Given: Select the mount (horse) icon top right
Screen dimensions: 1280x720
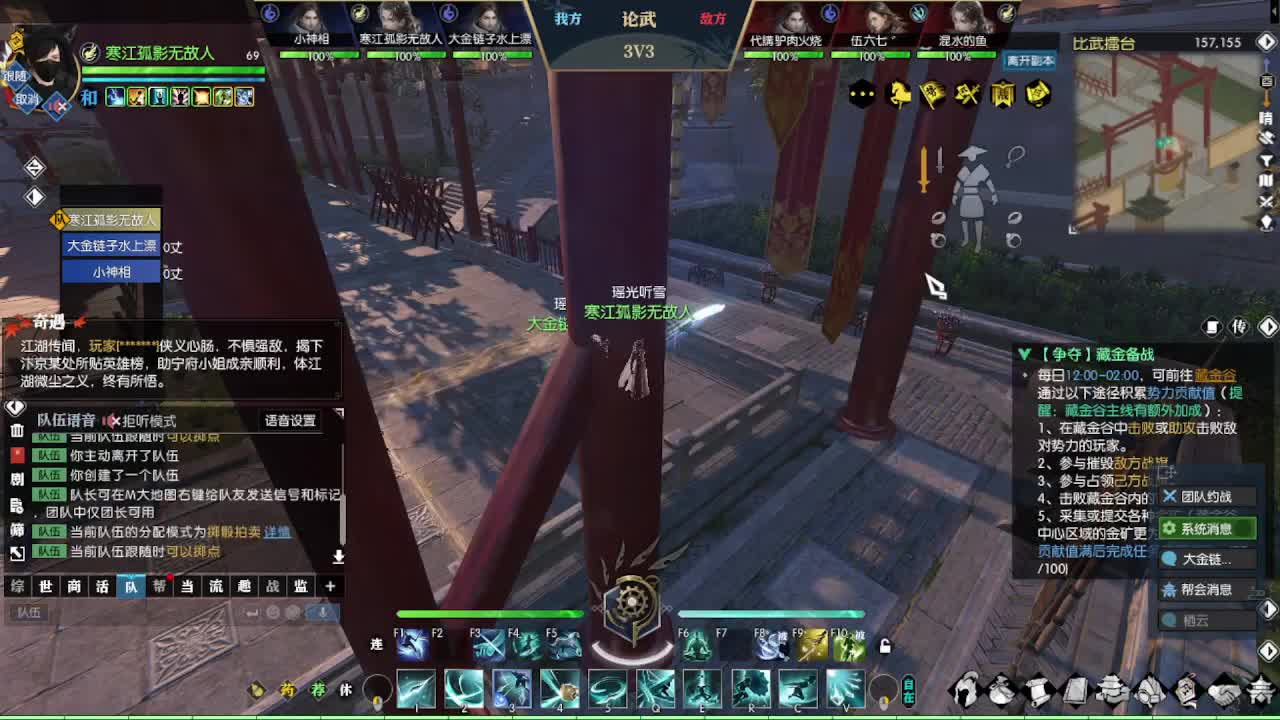Looking at the screenshot, I should click(898, 95).
